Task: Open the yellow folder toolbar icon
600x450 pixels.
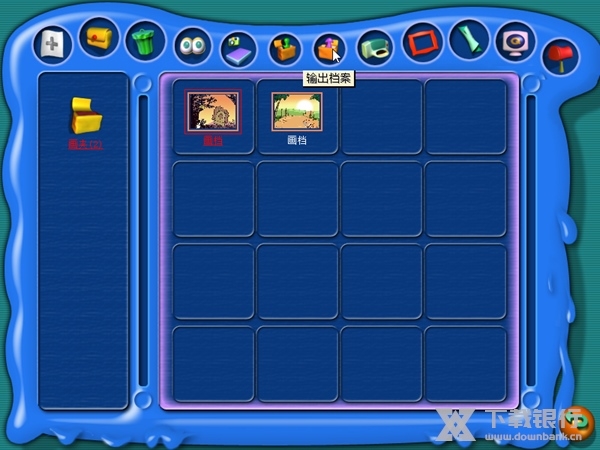Action: click(x=99, y=39)
